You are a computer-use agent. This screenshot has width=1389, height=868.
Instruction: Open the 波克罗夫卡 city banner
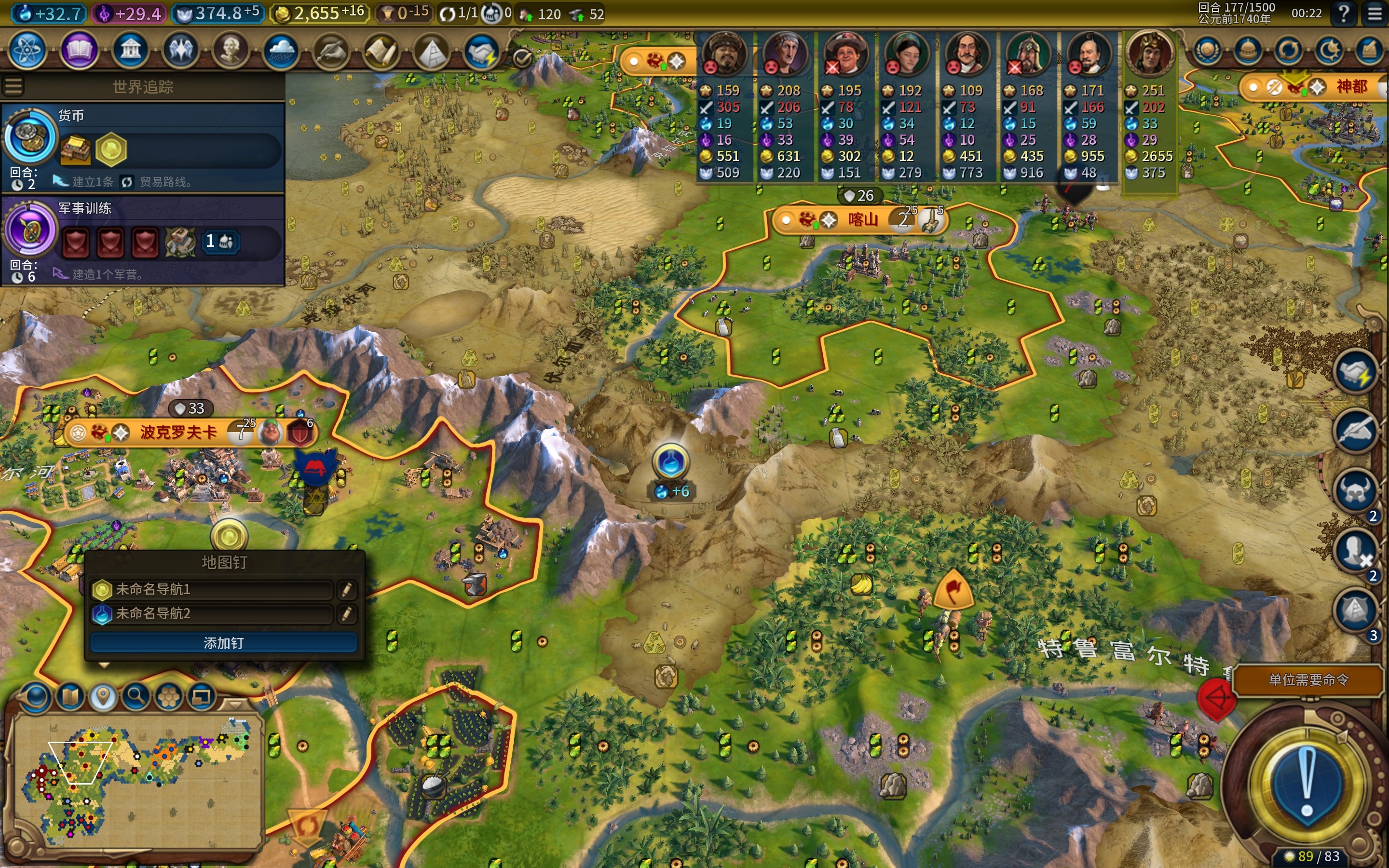click(178, 432)
